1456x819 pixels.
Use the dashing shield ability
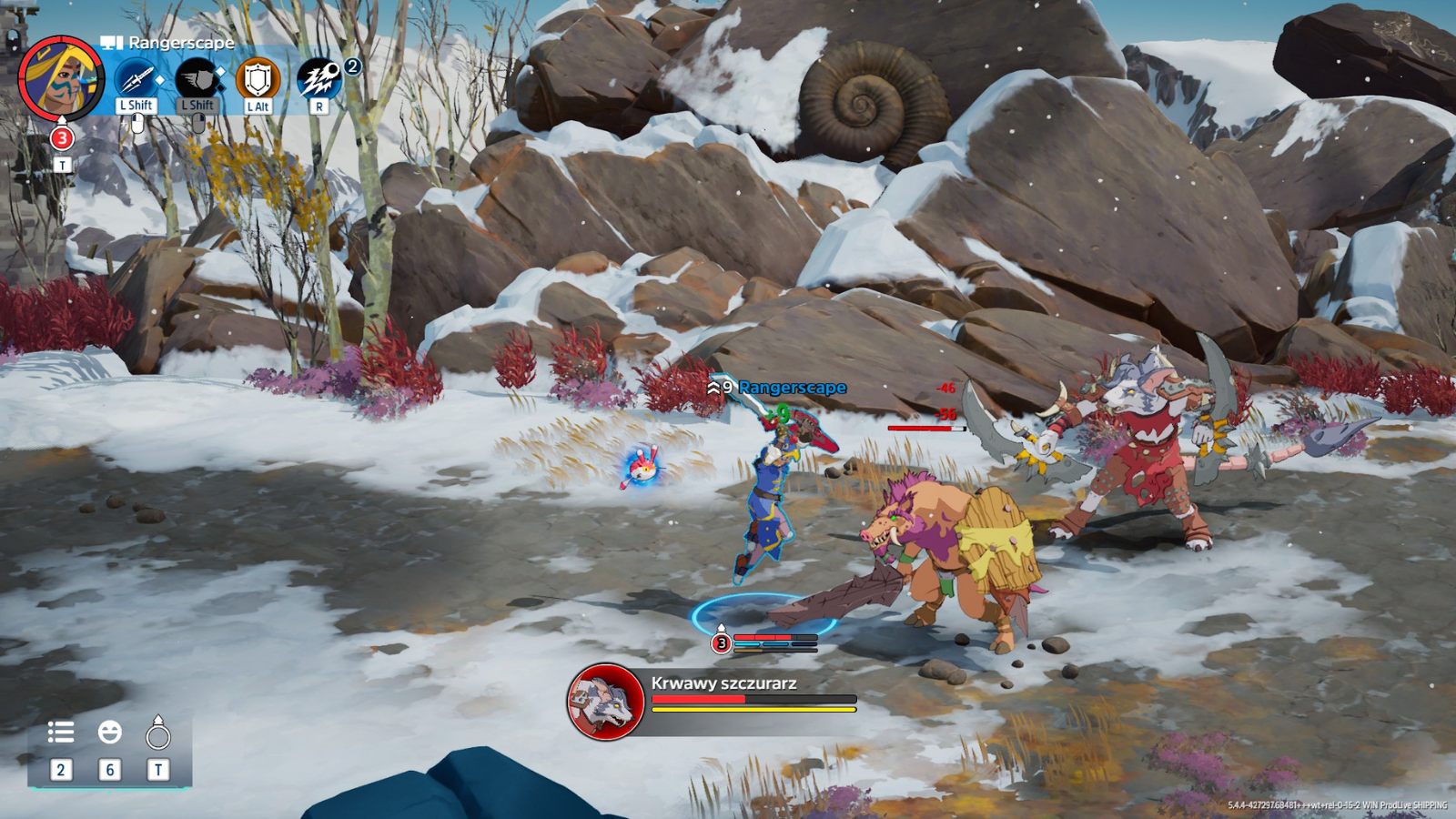click(x=197, y=79)
